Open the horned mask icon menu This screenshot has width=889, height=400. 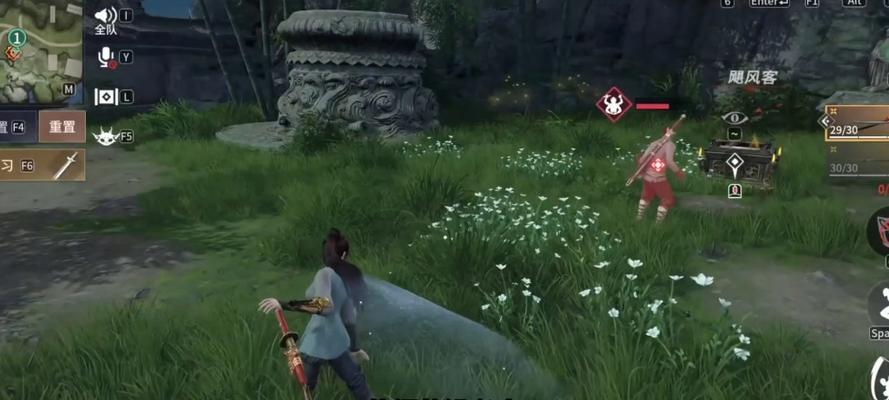pos(105,136)
